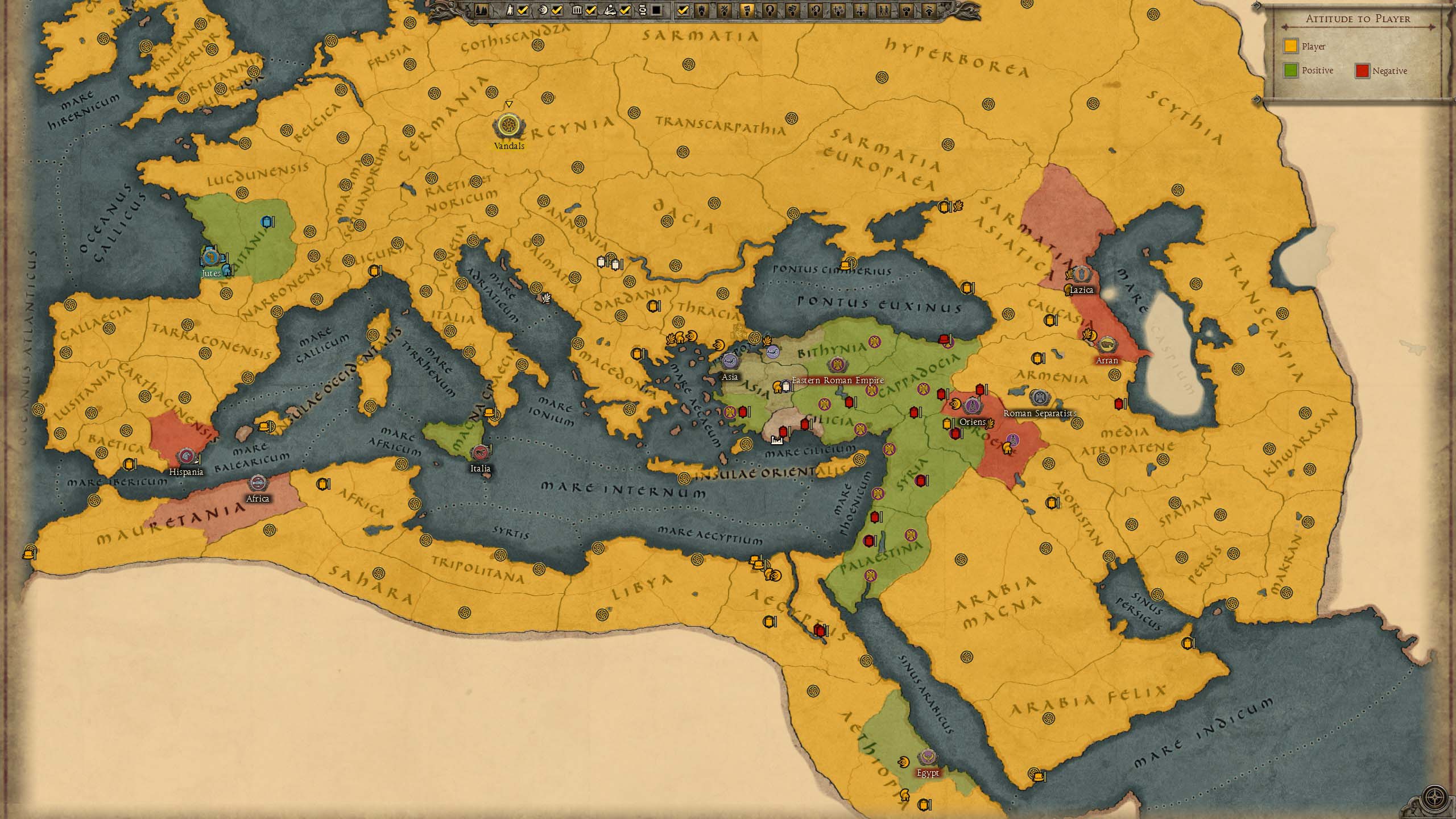
Task: Select the Lazica faction marker
Action: 1081,275
